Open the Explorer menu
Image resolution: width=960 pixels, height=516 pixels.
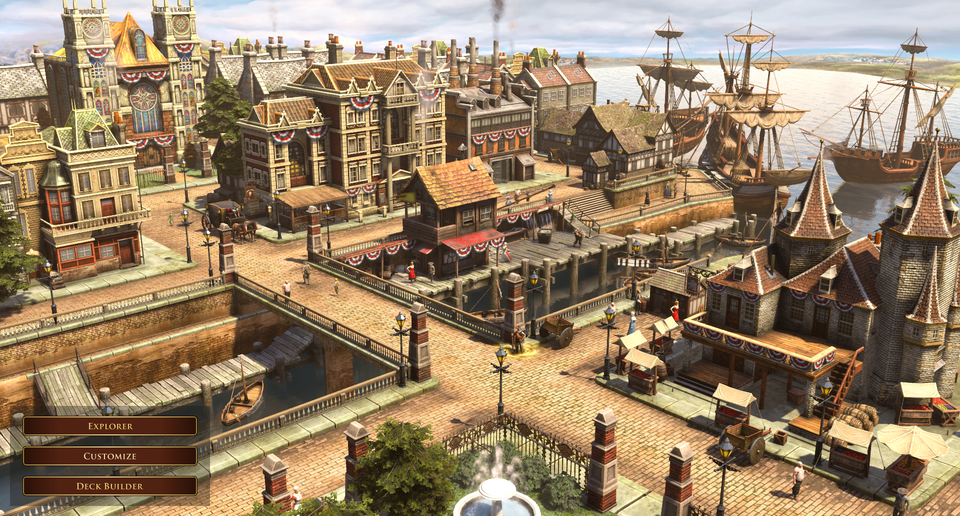coord(110,426)
